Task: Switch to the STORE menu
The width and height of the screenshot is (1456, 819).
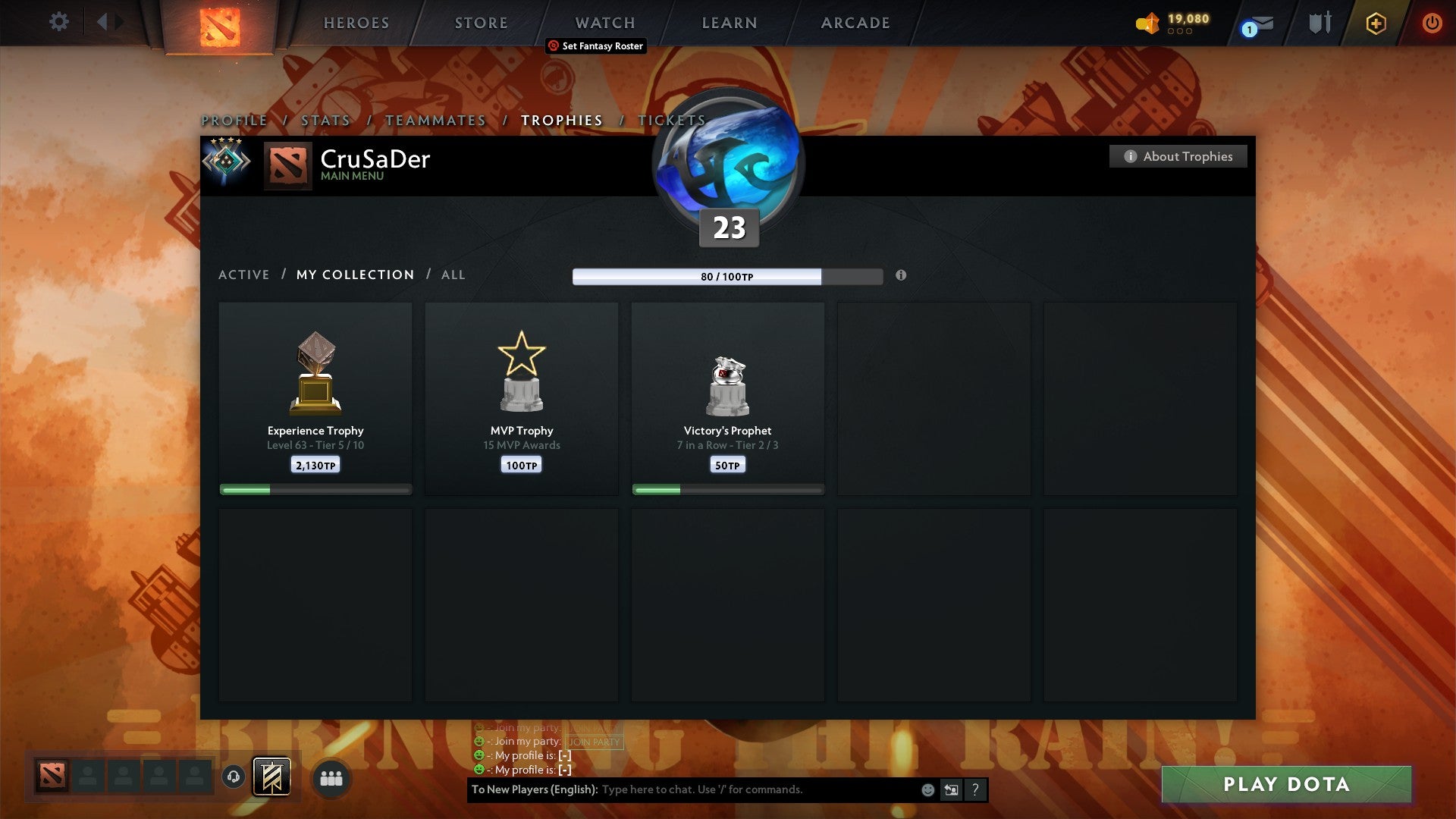Action: point(481,23)
